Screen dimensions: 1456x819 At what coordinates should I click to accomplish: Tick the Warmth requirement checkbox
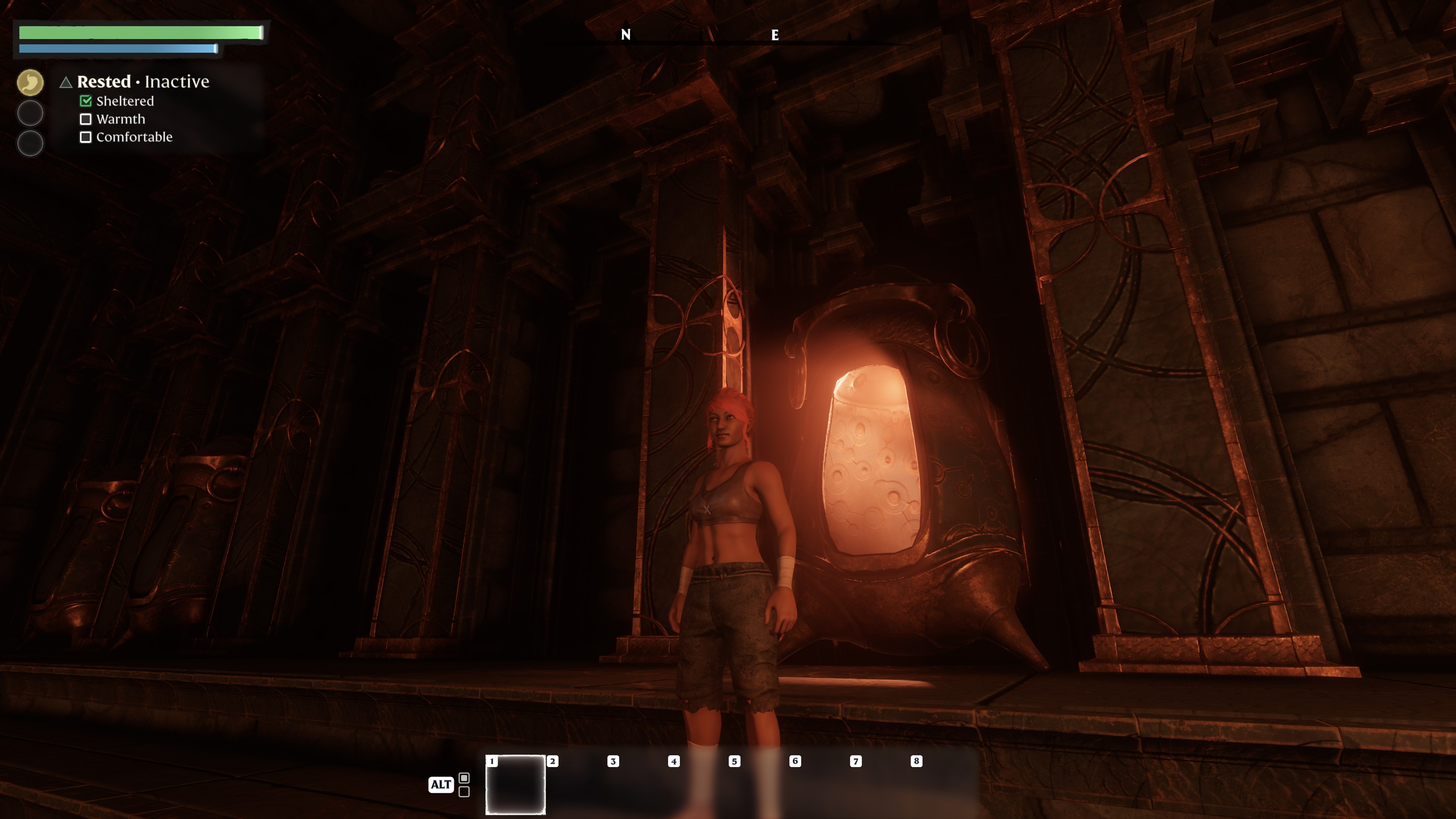tap(85, 119)
